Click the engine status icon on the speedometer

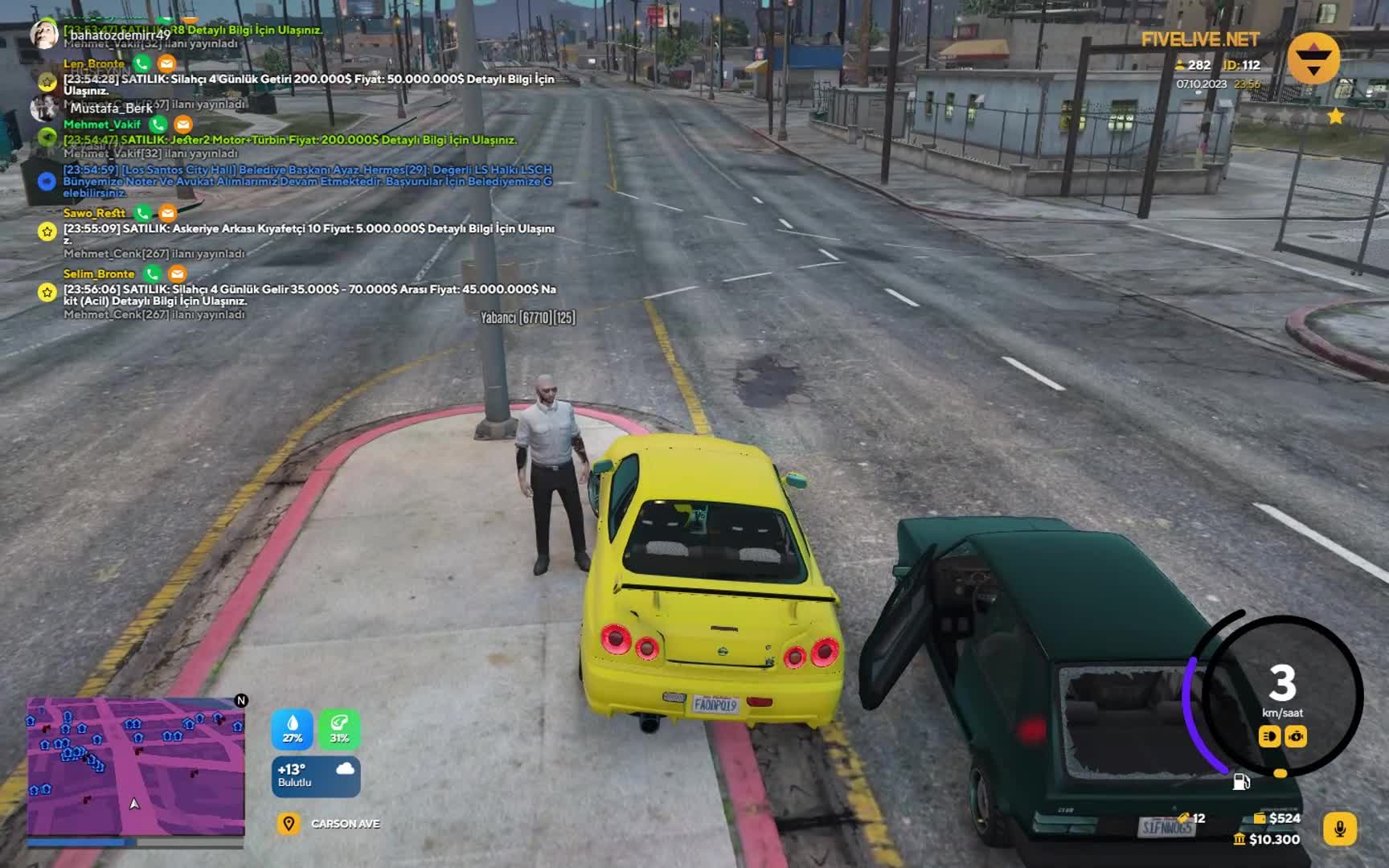pyautogui.click(x=1296, y=736)
